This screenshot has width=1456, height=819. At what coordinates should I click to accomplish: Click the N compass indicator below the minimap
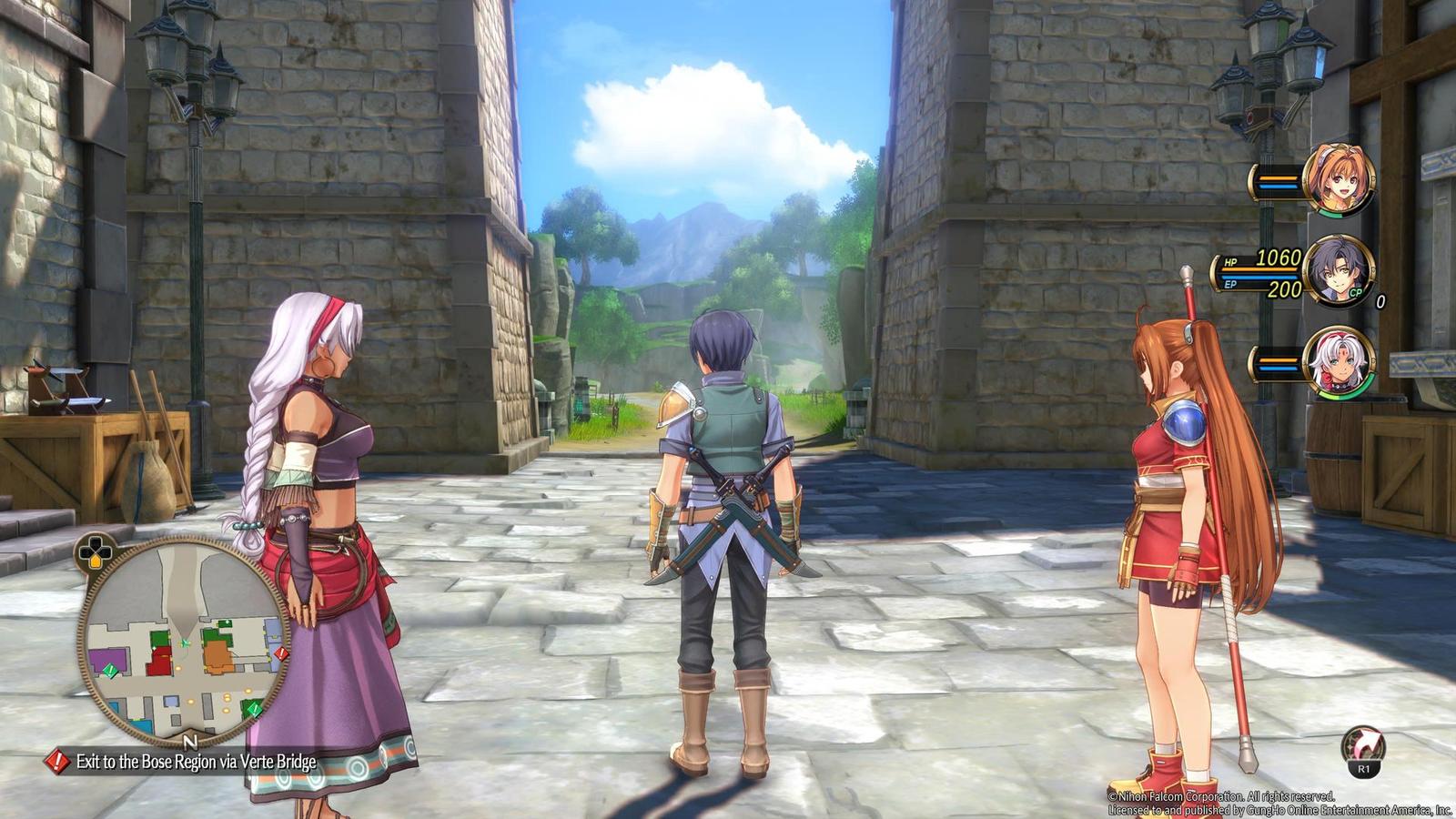pyautogui.click(x=189, y=743)
